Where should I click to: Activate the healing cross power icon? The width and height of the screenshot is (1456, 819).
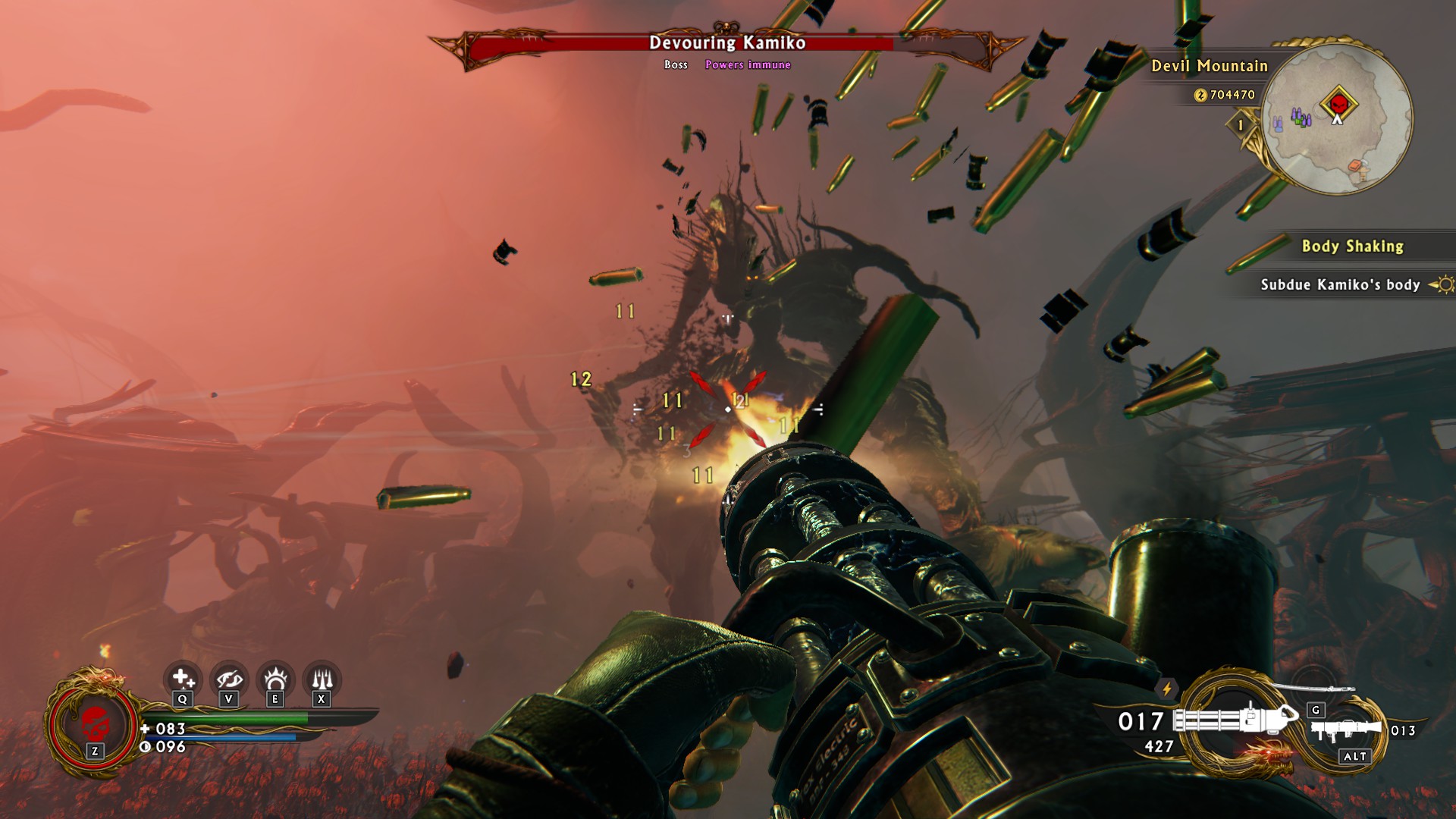coord(183,677)
